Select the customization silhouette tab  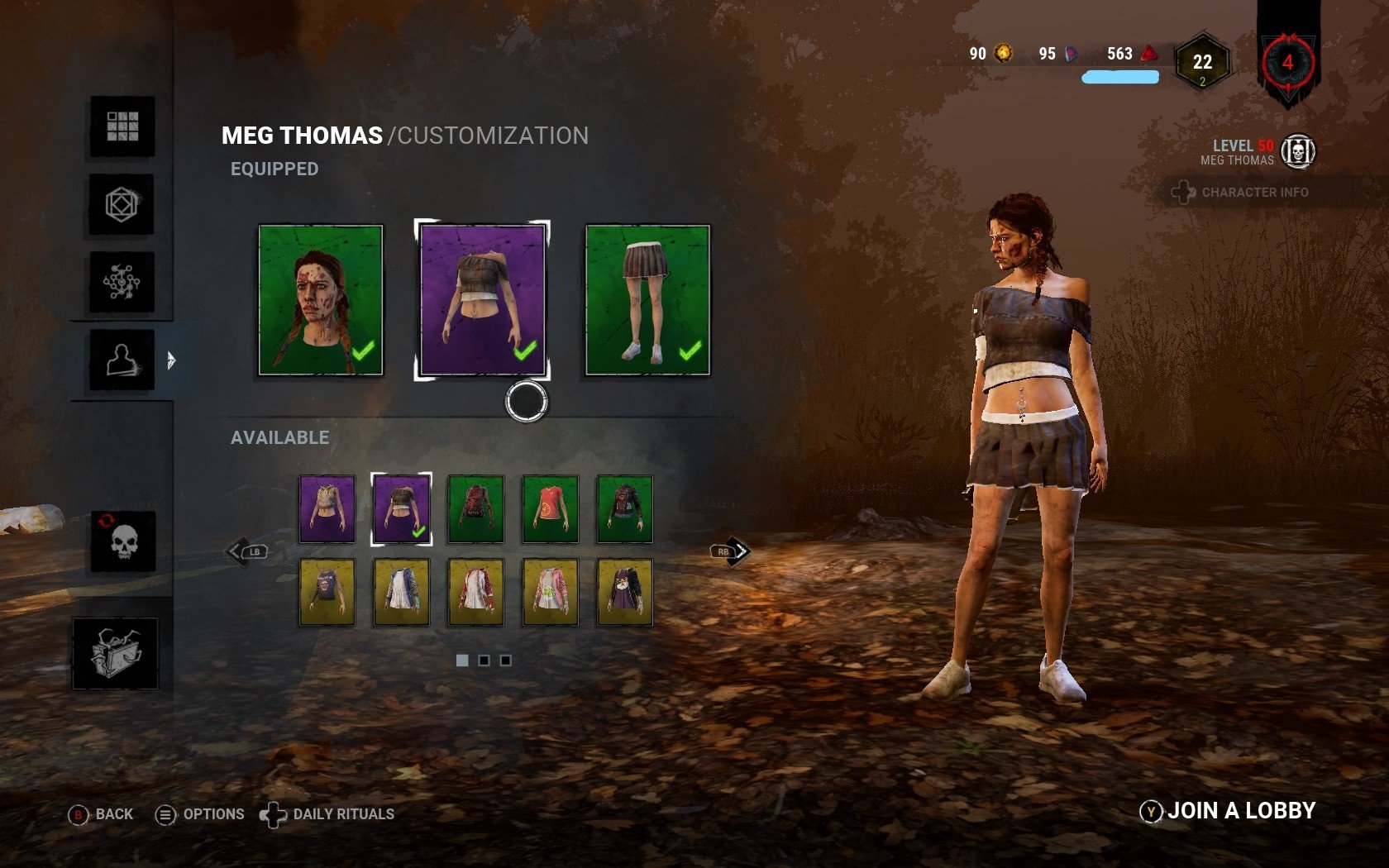(x=122, y=360)
